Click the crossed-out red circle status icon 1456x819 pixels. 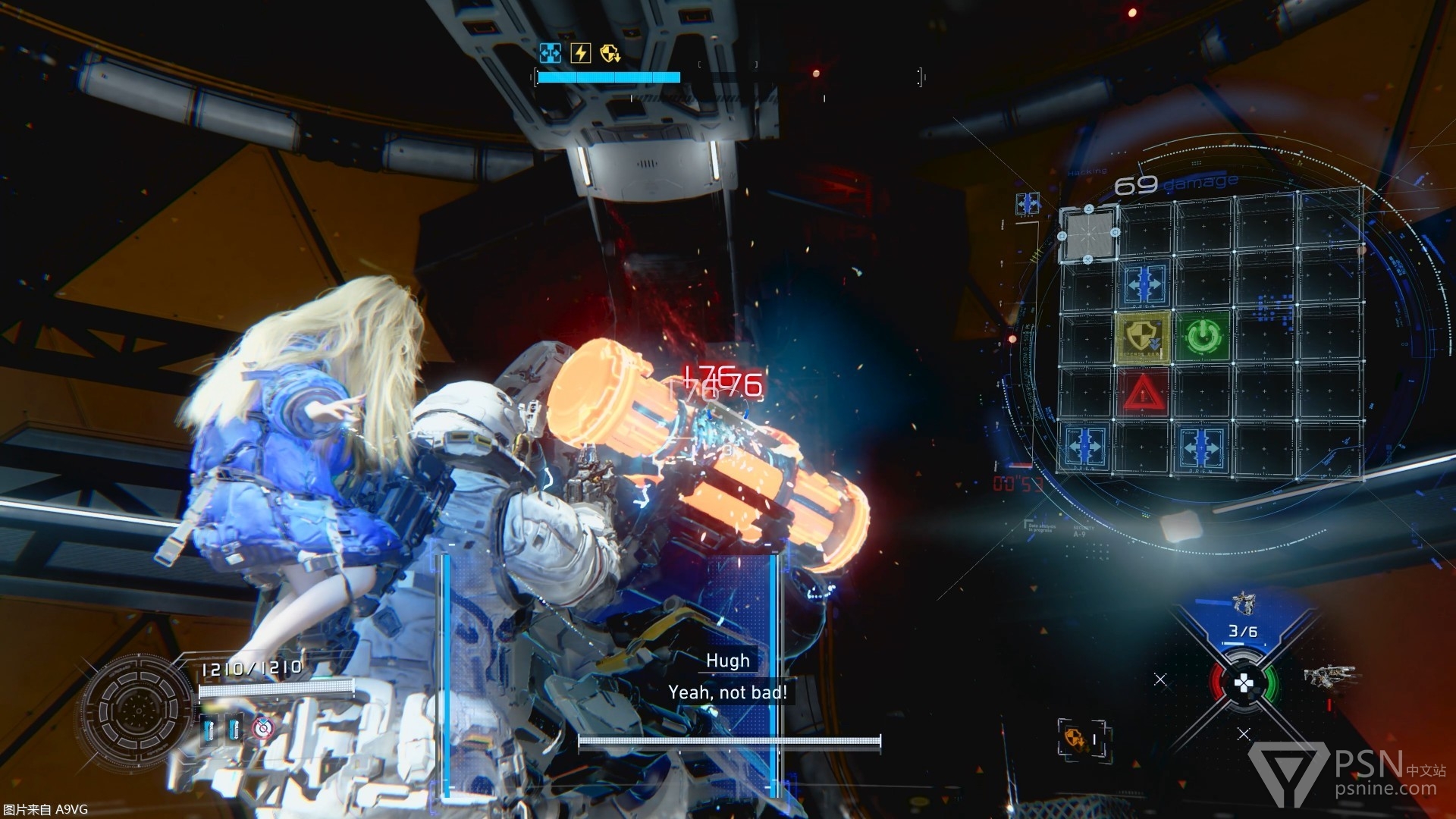pyautogui.click(x=263, y=728)
